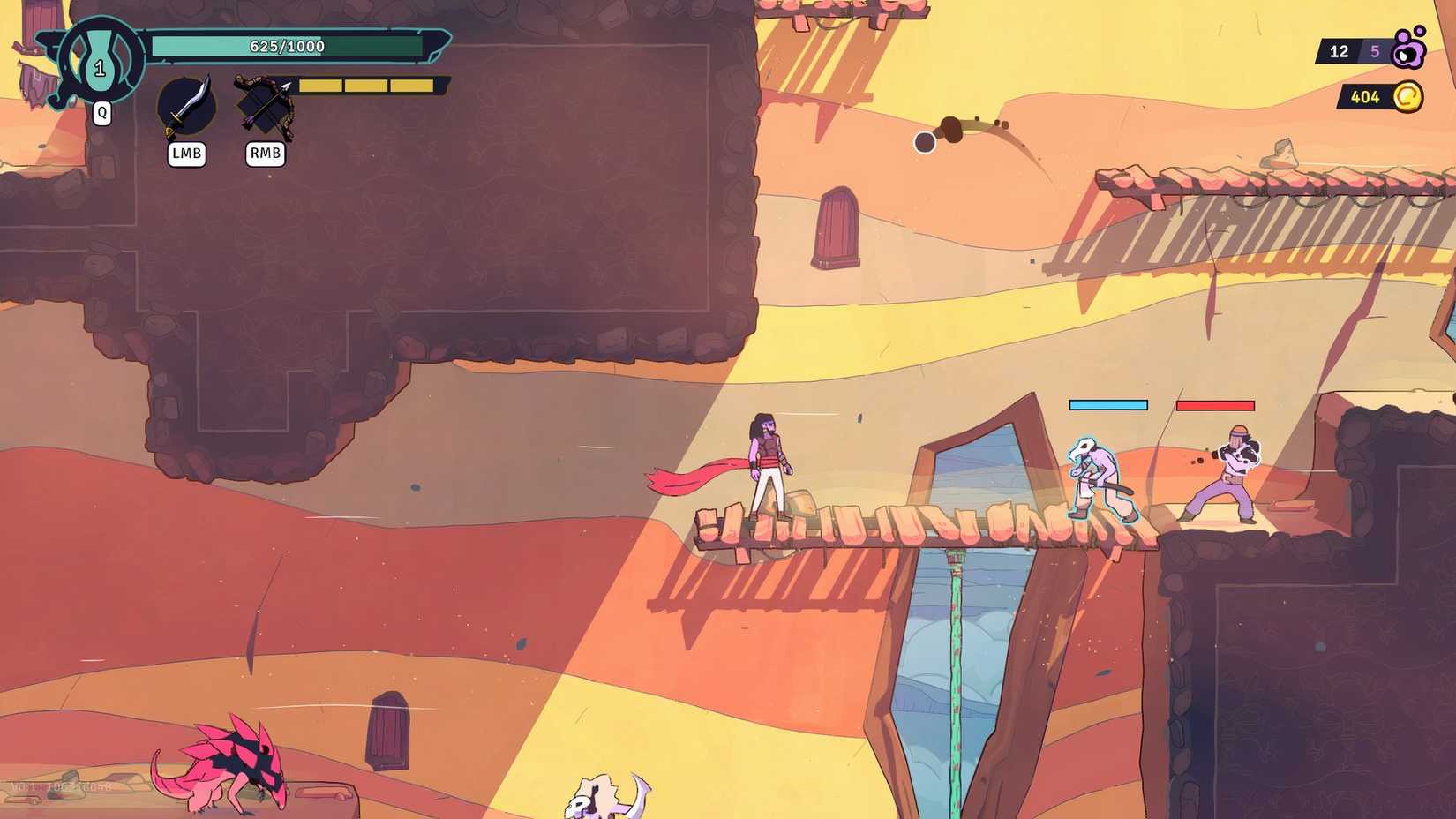
Task: Select the bow secondary weapon icon
Action: pyautogui.click(x=263, y=106)
